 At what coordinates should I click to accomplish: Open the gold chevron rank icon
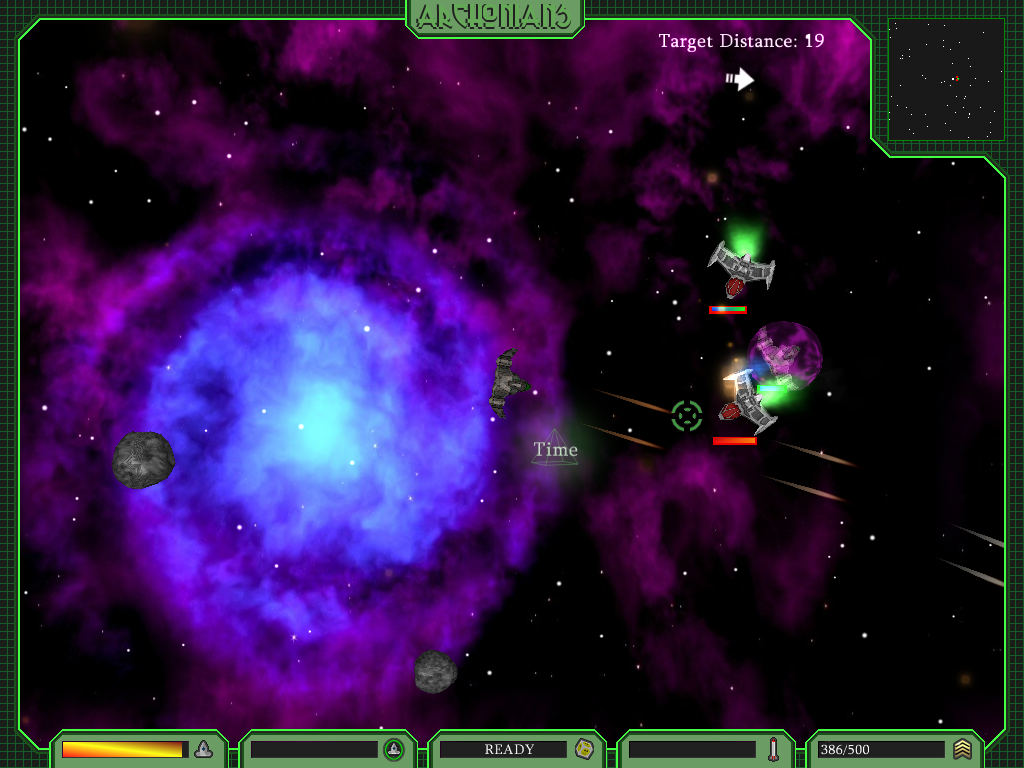(962, 749)
